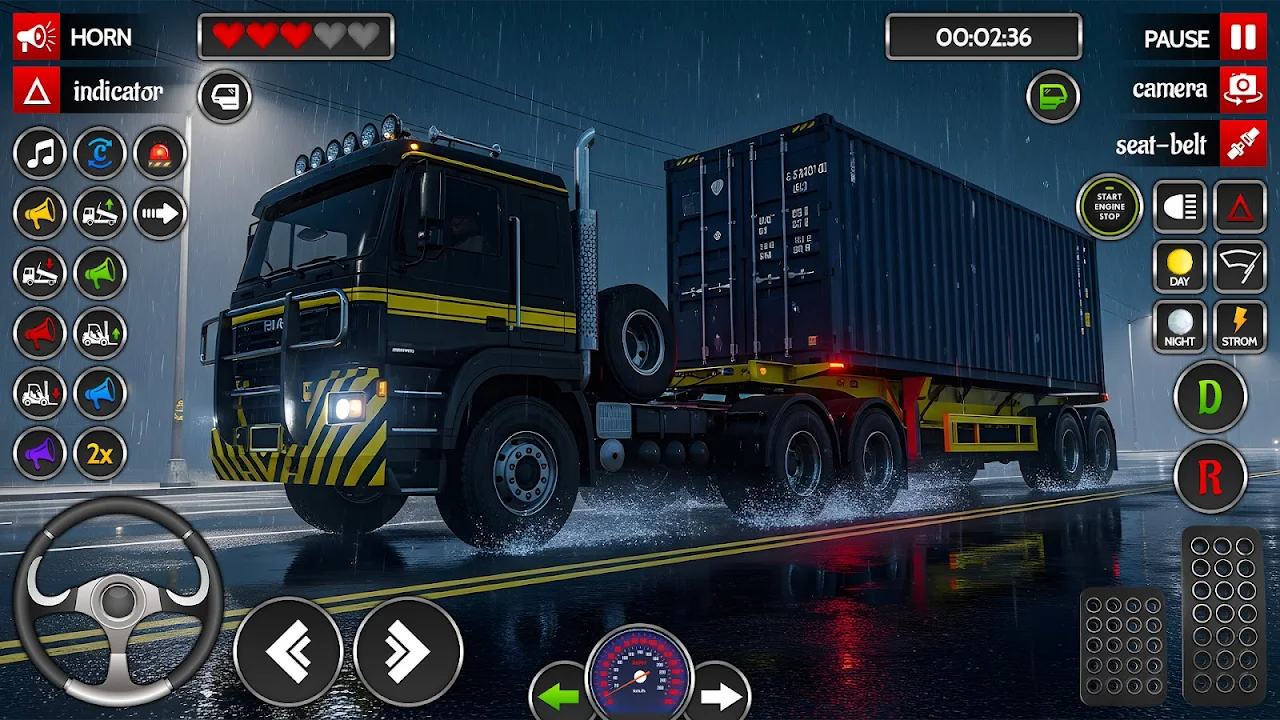Steer left with double-chevron button

[x=288, y=652]
